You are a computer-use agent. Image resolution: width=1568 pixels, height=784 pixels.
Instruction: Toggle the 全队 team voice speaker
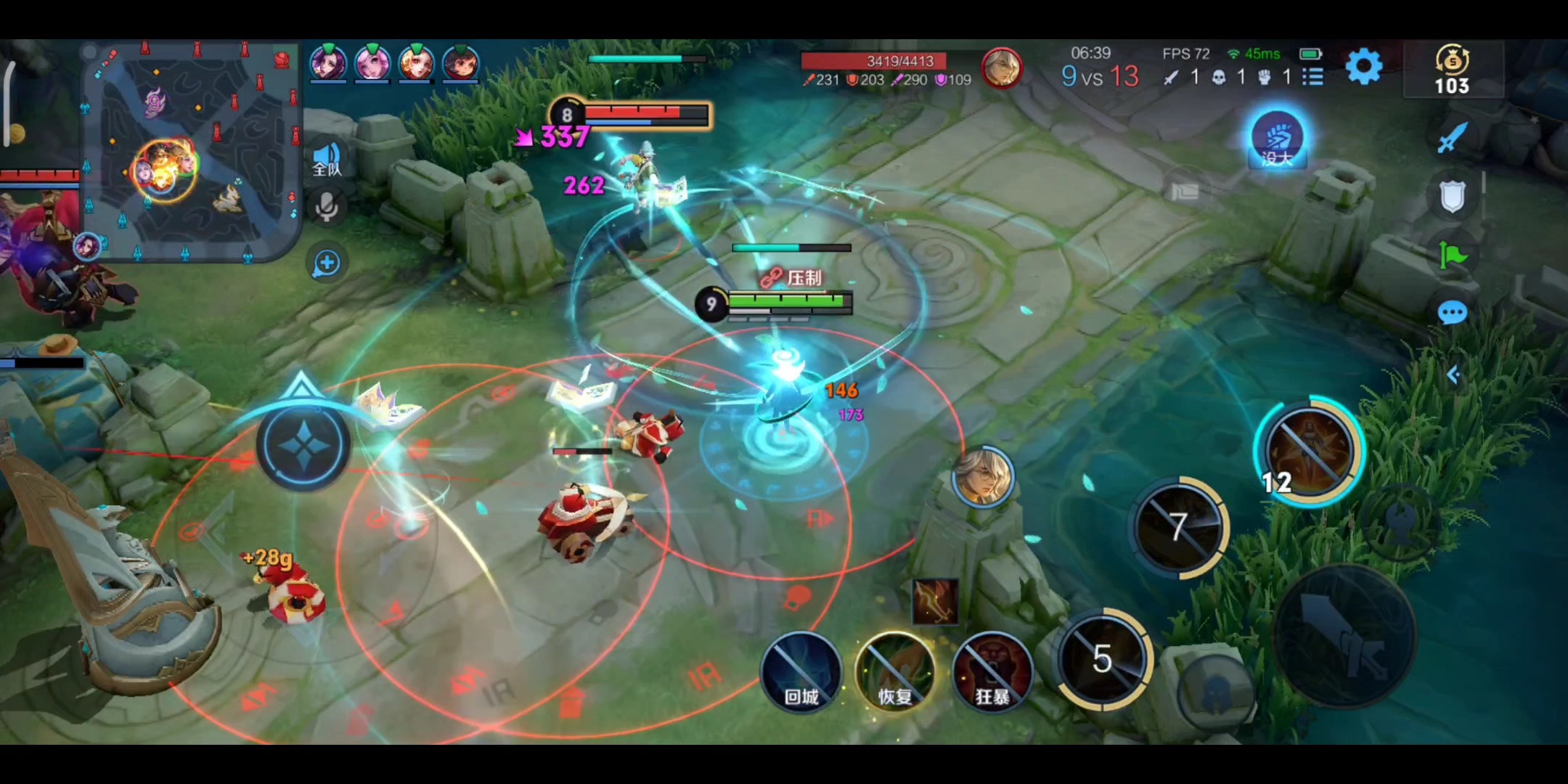click(327, 160)
